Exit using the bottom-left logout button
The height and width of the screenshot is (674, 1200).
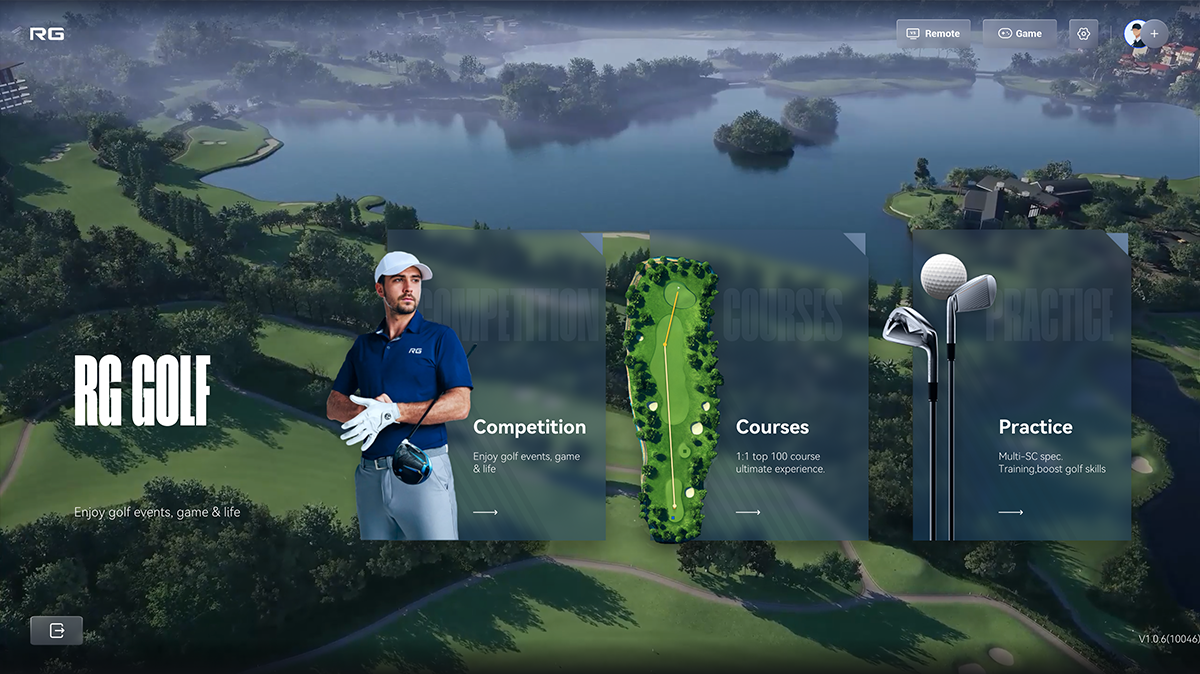coord(56,630)
